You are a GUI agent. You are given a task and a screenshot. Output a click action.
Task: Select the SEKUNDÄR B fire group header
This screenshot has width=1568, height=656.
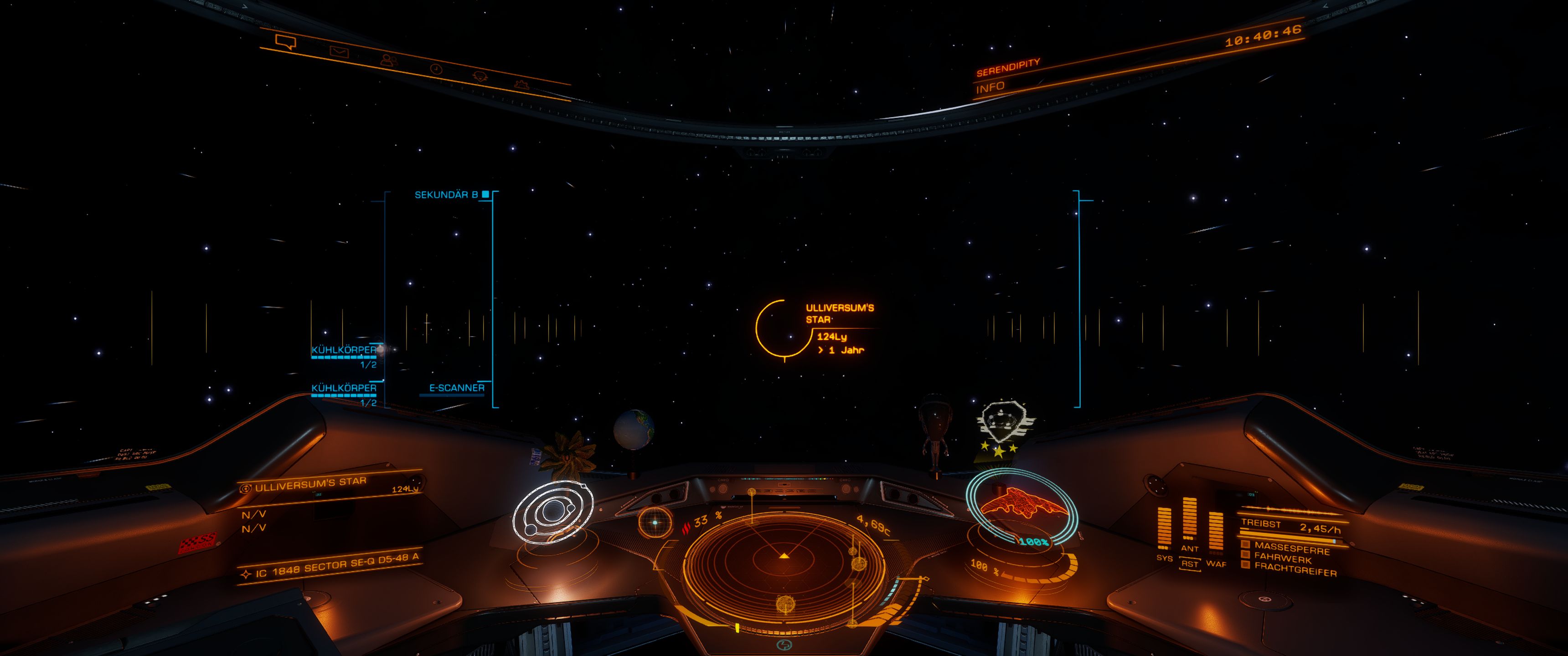[446, 195]
